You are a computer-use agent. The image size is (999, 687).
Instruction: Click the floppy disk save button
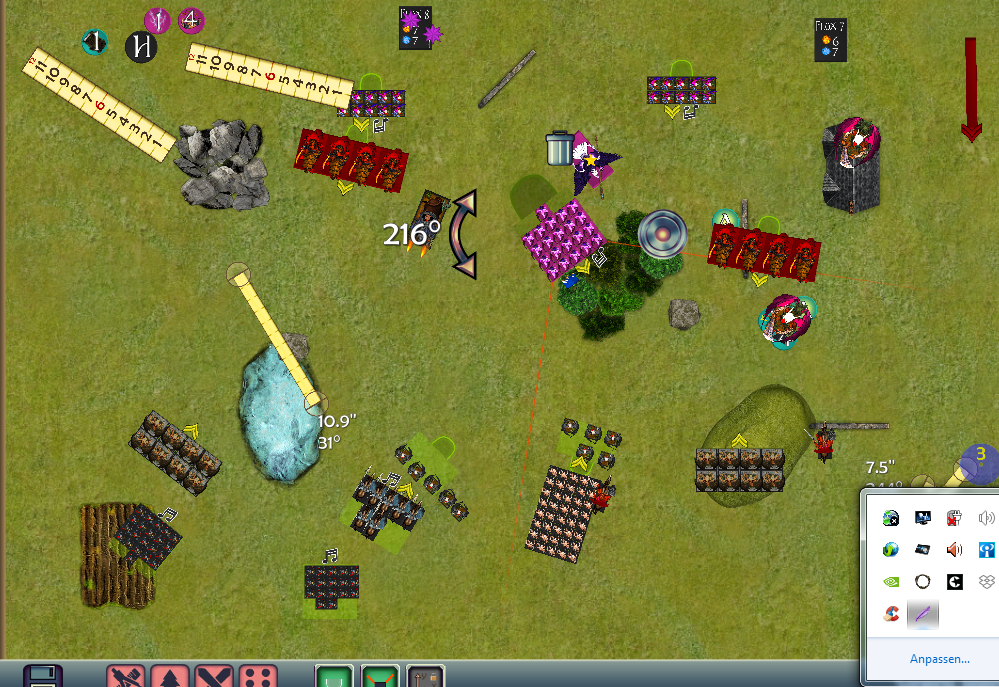43,677
